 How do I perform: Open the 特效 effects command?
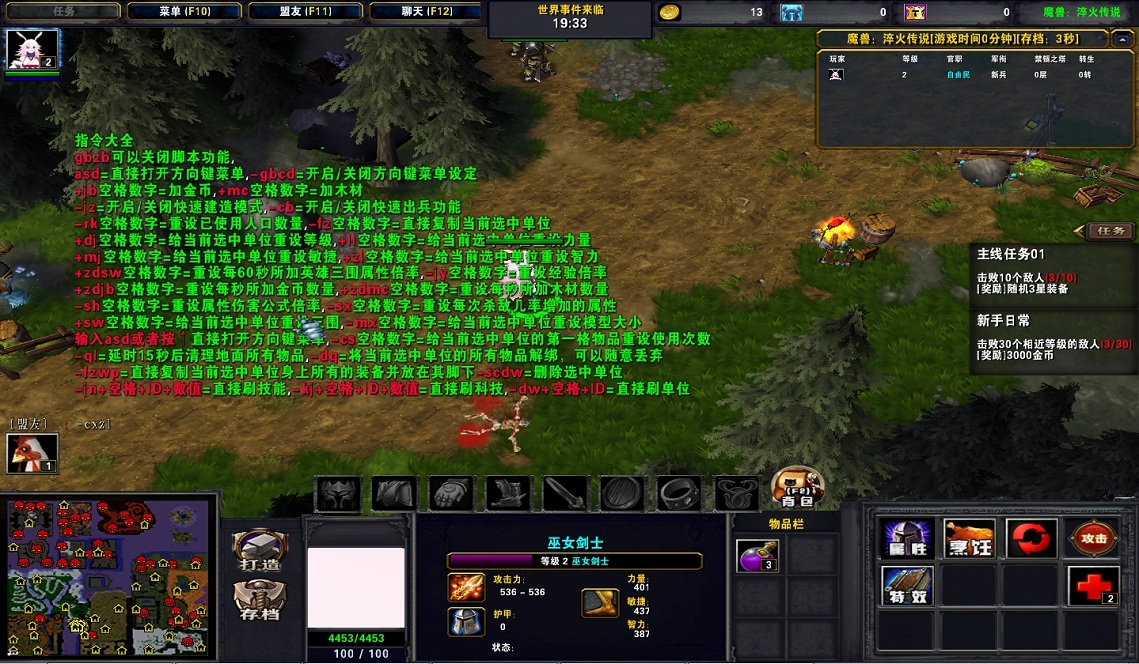tap(906, 586)
